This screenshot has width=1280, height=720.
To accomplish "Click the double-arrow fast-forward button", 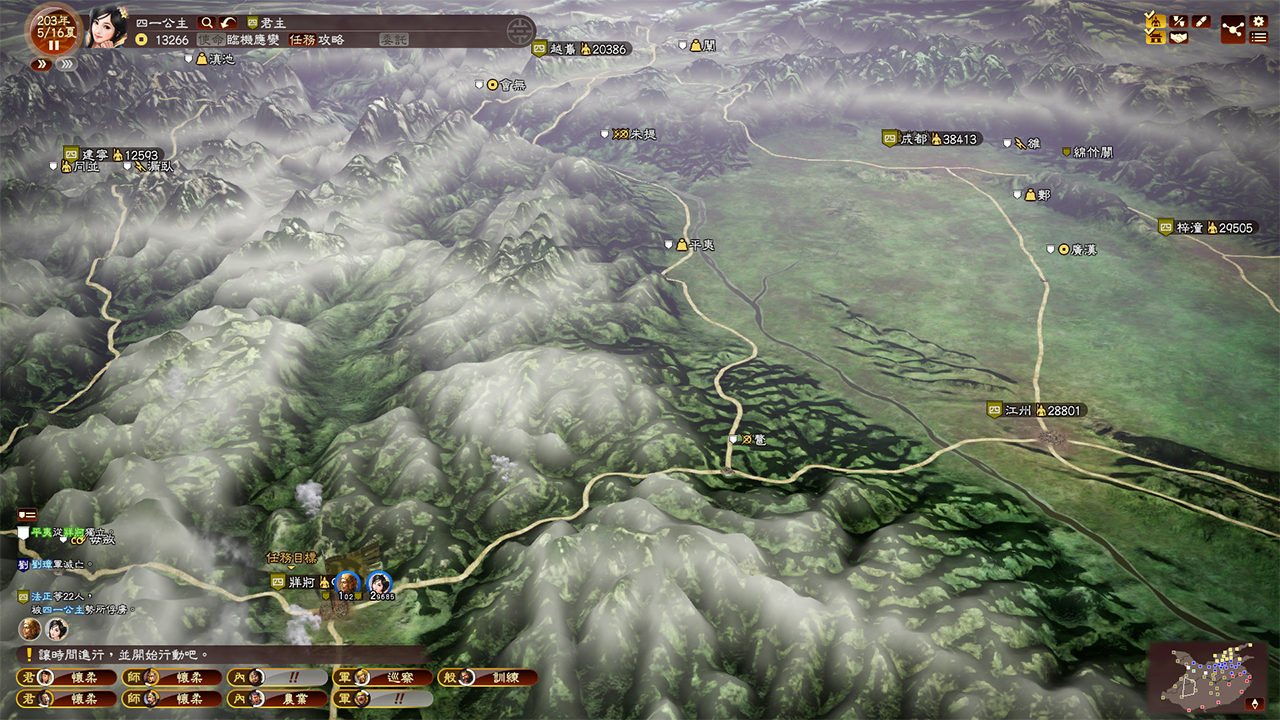I will [41, 64].
